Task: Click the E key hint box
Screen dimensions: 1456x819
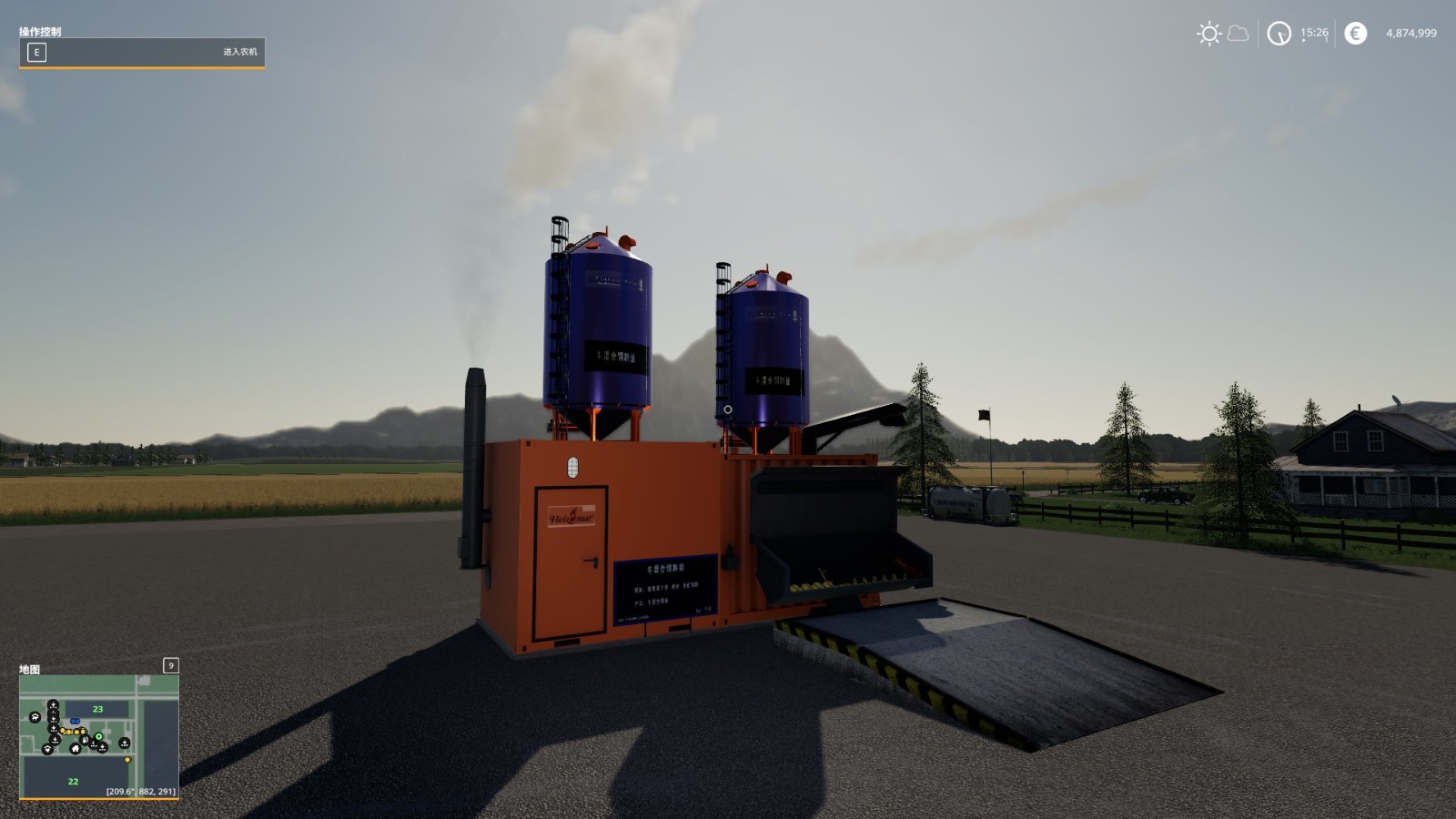Action: [35, 53]
